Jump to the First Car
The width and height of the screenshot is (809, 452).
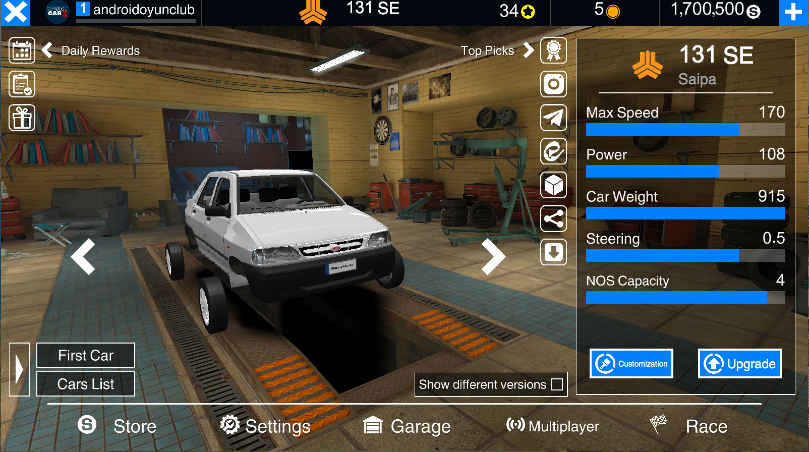(85, 355)
